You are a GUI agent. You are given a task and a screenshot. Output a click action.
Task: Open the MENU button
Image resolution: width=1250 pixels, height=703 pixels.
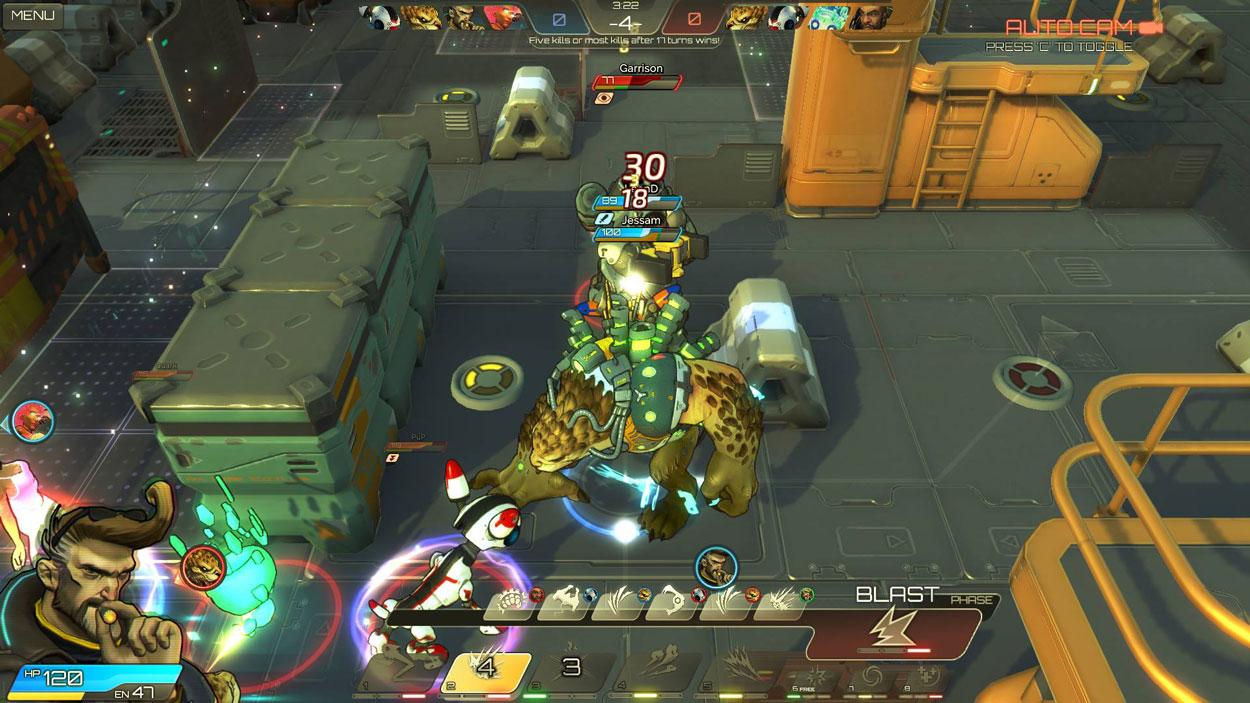(x=32, y=15)
